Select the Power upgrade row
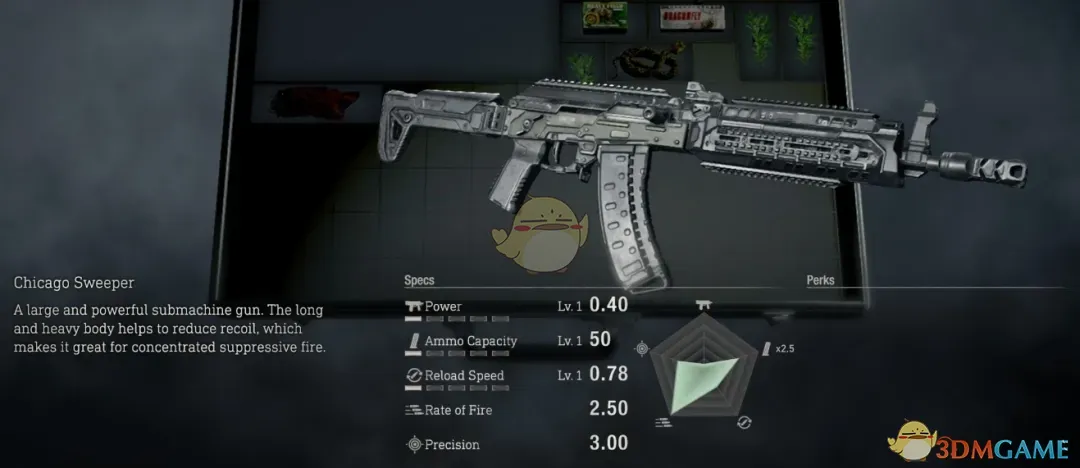This screenshot has width=1080, height=468. 515,306
